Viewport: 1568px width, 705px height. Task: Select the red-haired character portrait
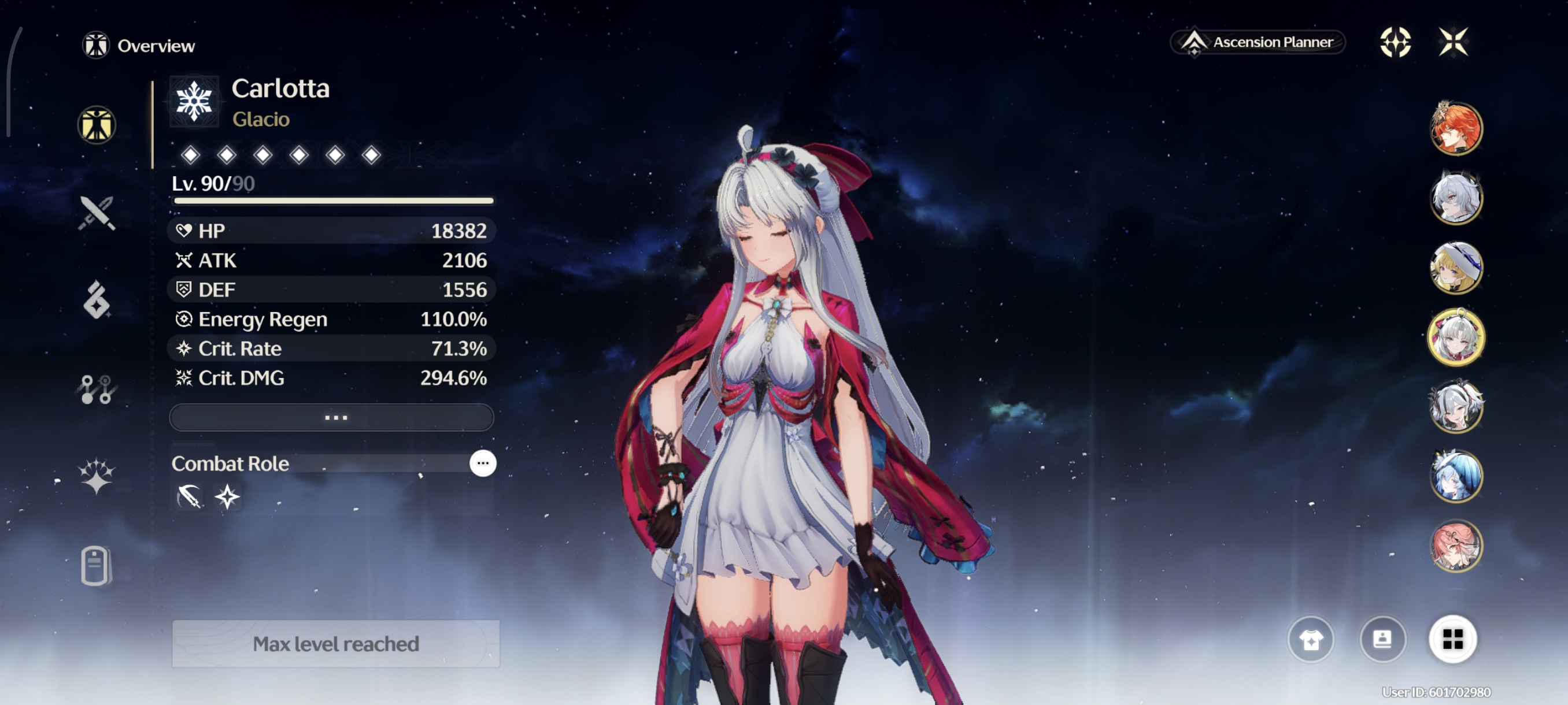tap(1456, 128)
